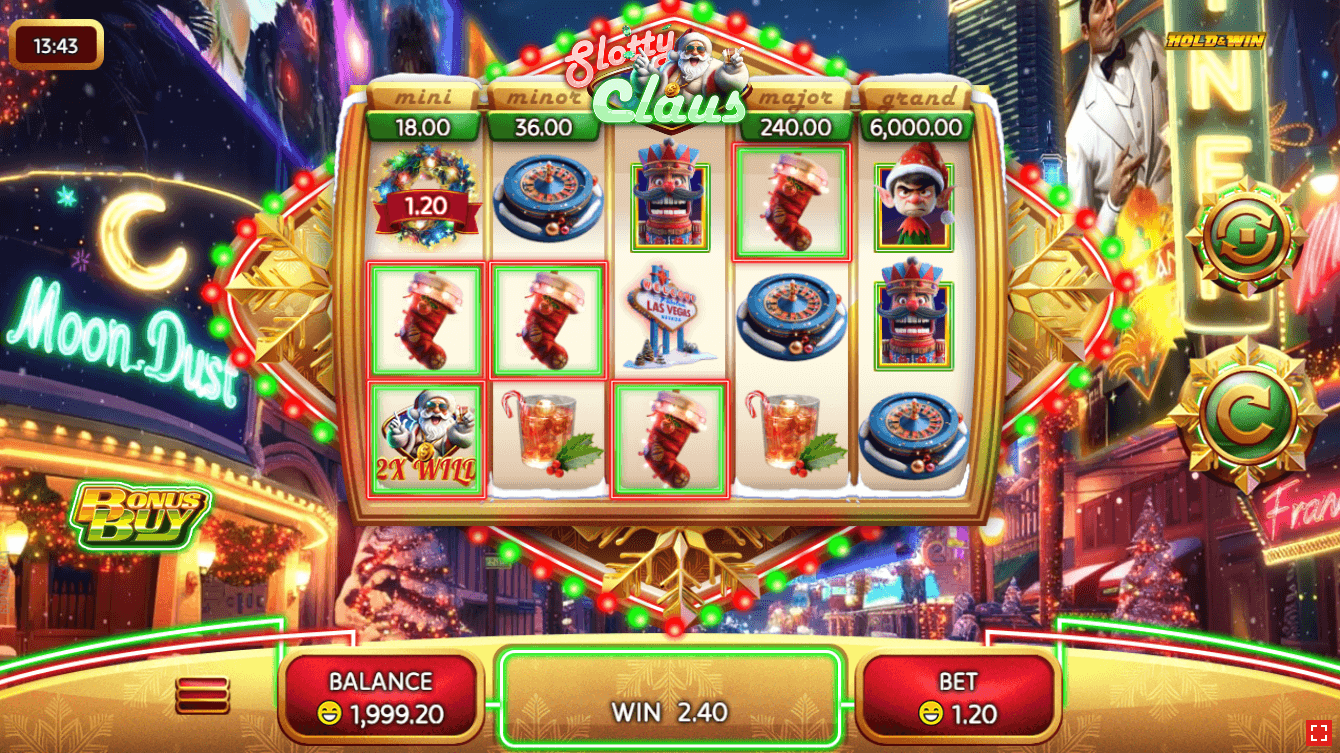Activate the autoplay button with circular arrows
The height and width of the screenshot is (753, 1340).
[x=1245, y=239]
